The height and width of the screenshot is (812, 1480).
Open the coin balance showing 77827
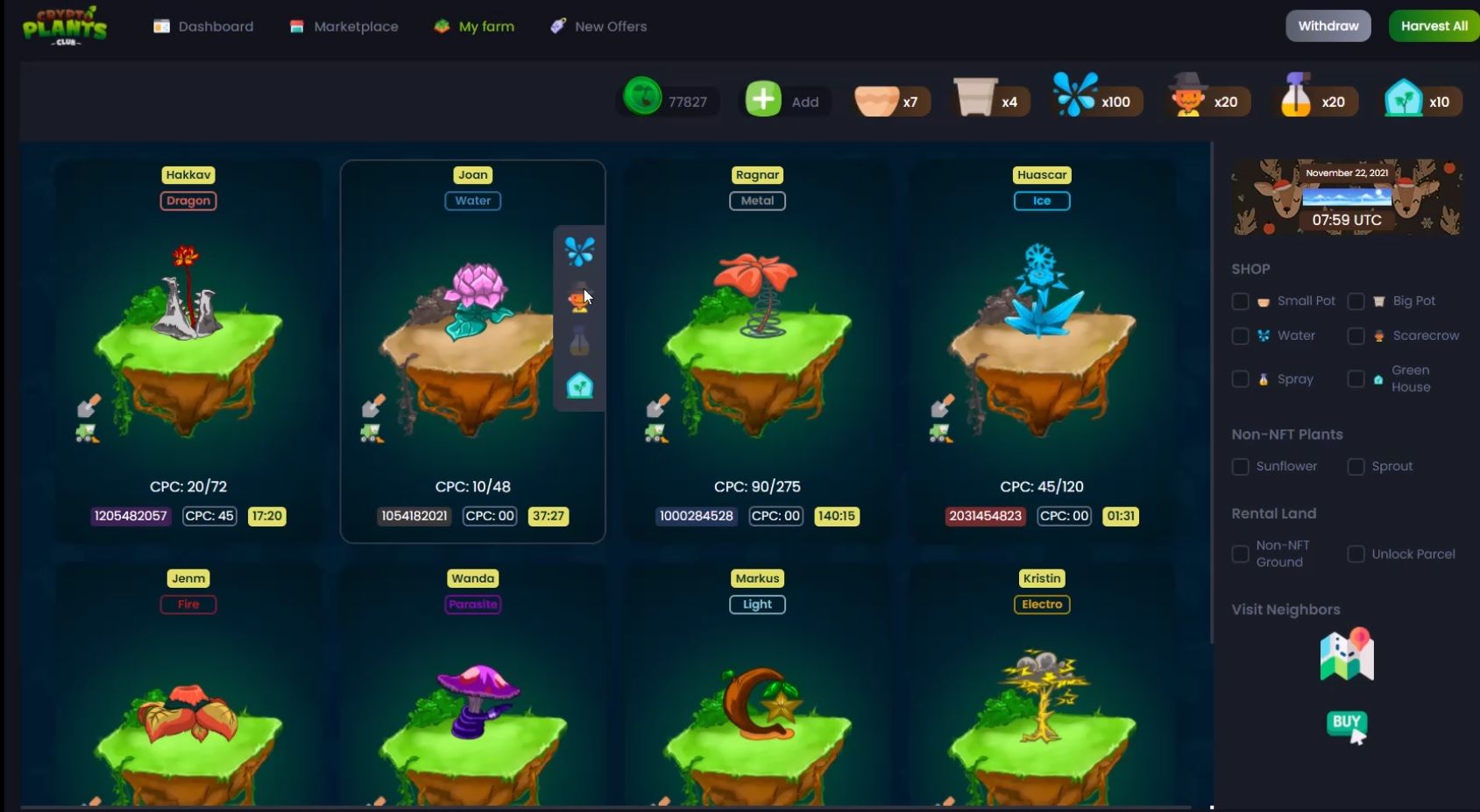point(668,99)
